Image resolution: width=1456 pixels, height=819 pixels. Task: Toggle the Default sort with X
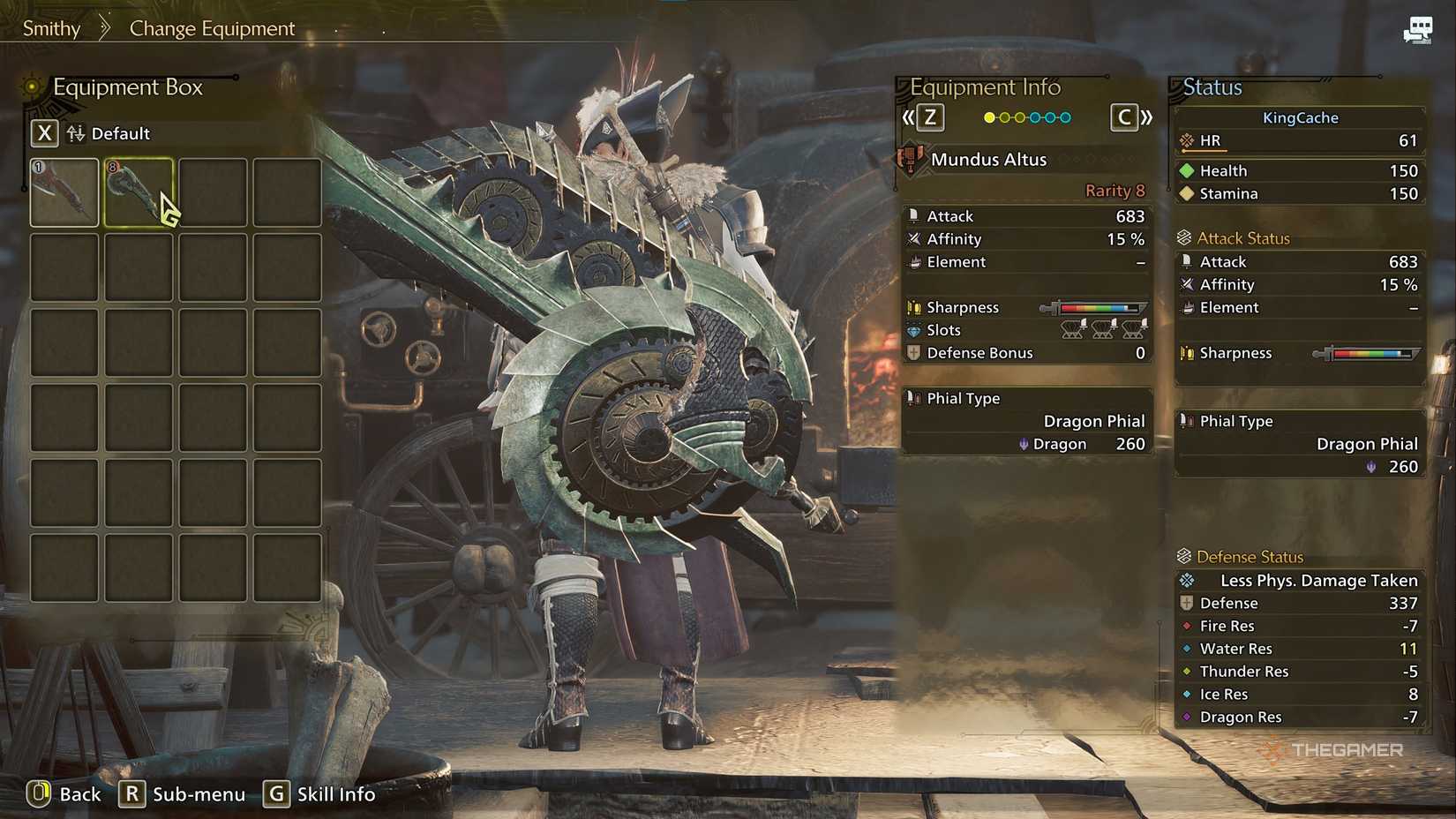coord(43,132)
